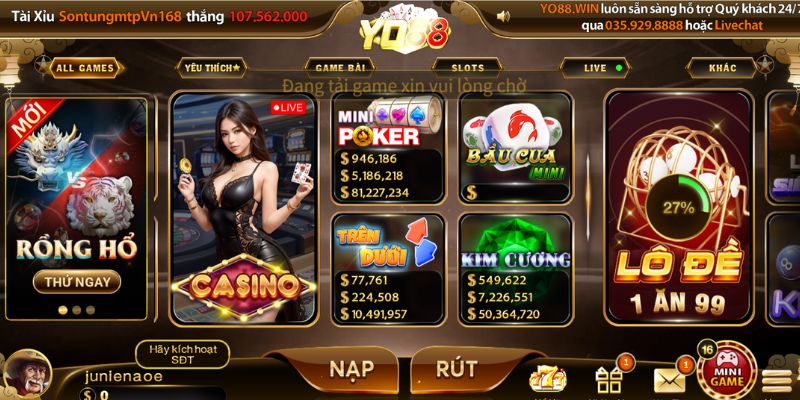This screenshot has height=400, width=800.
Task: Select the Trên Dưới game tile
Action: 388,268
